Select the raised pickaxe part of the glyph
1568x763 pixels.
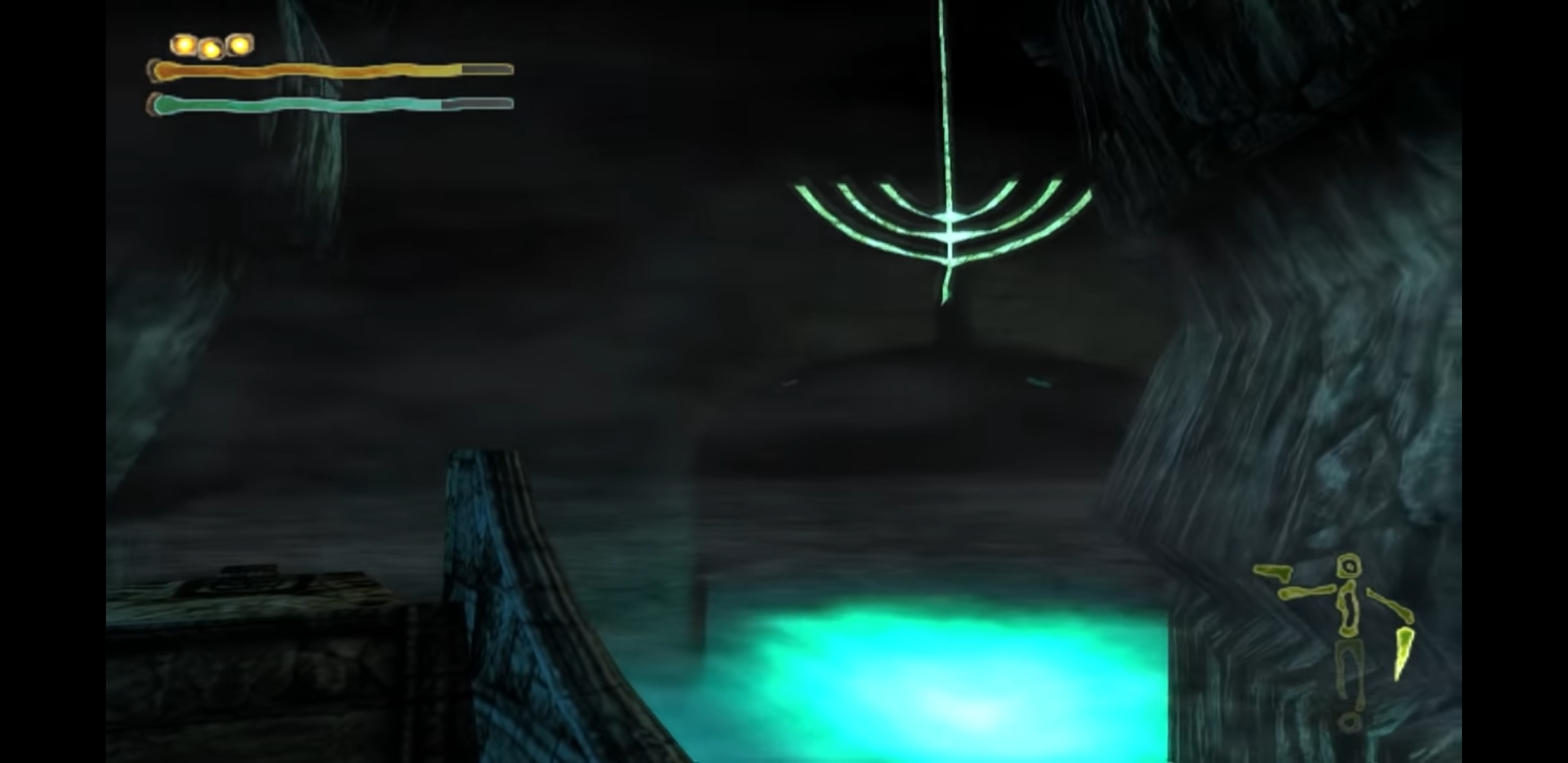point(1272,572)
